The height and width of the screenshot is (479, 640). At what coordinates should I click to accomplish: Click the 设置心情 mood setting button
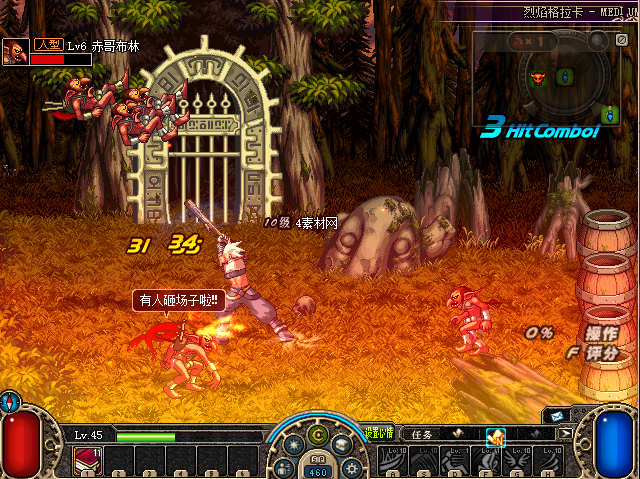pos(379,434)
